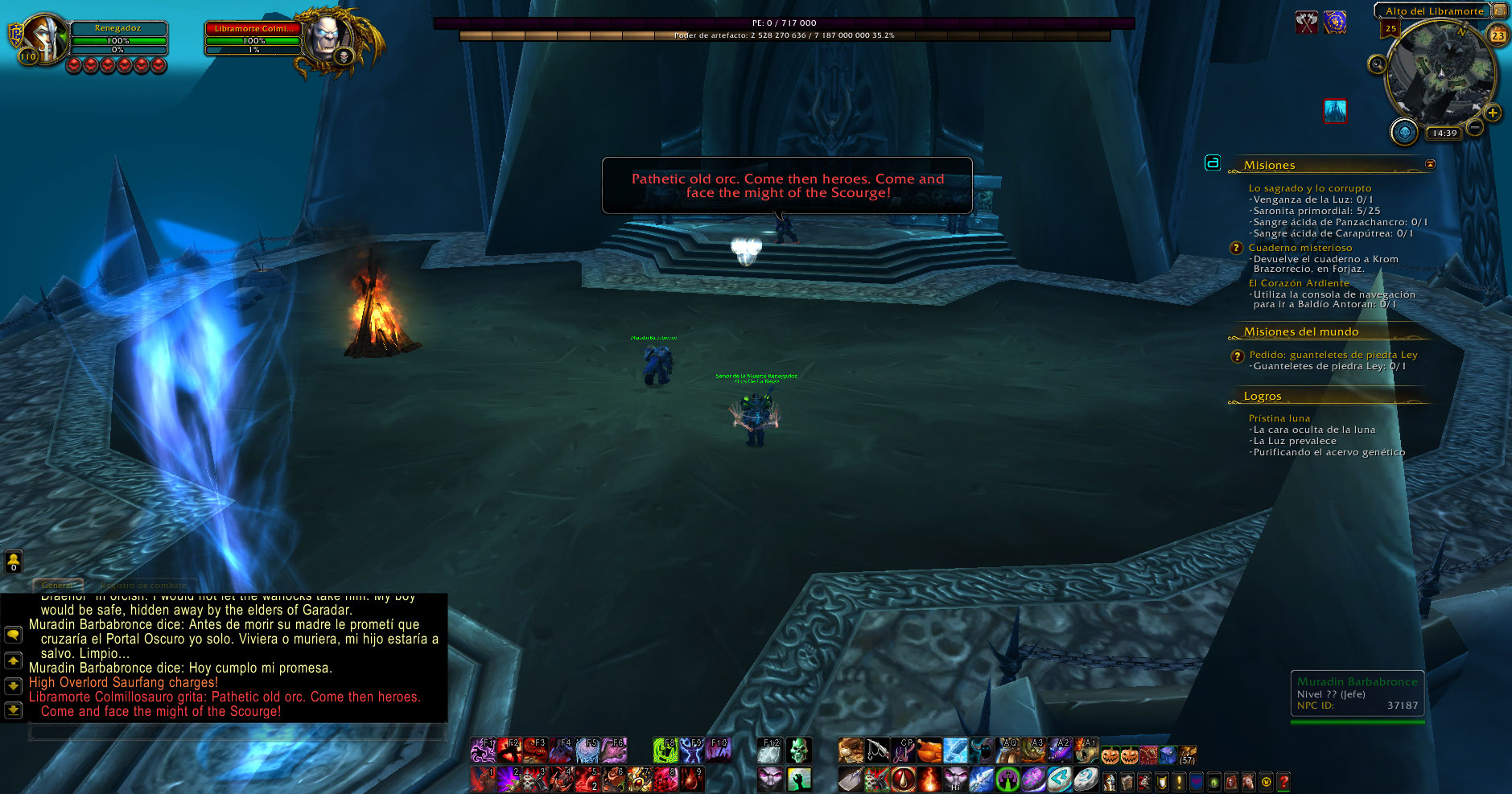Open the minimap tracking magnifier button

coord(1377,64)
